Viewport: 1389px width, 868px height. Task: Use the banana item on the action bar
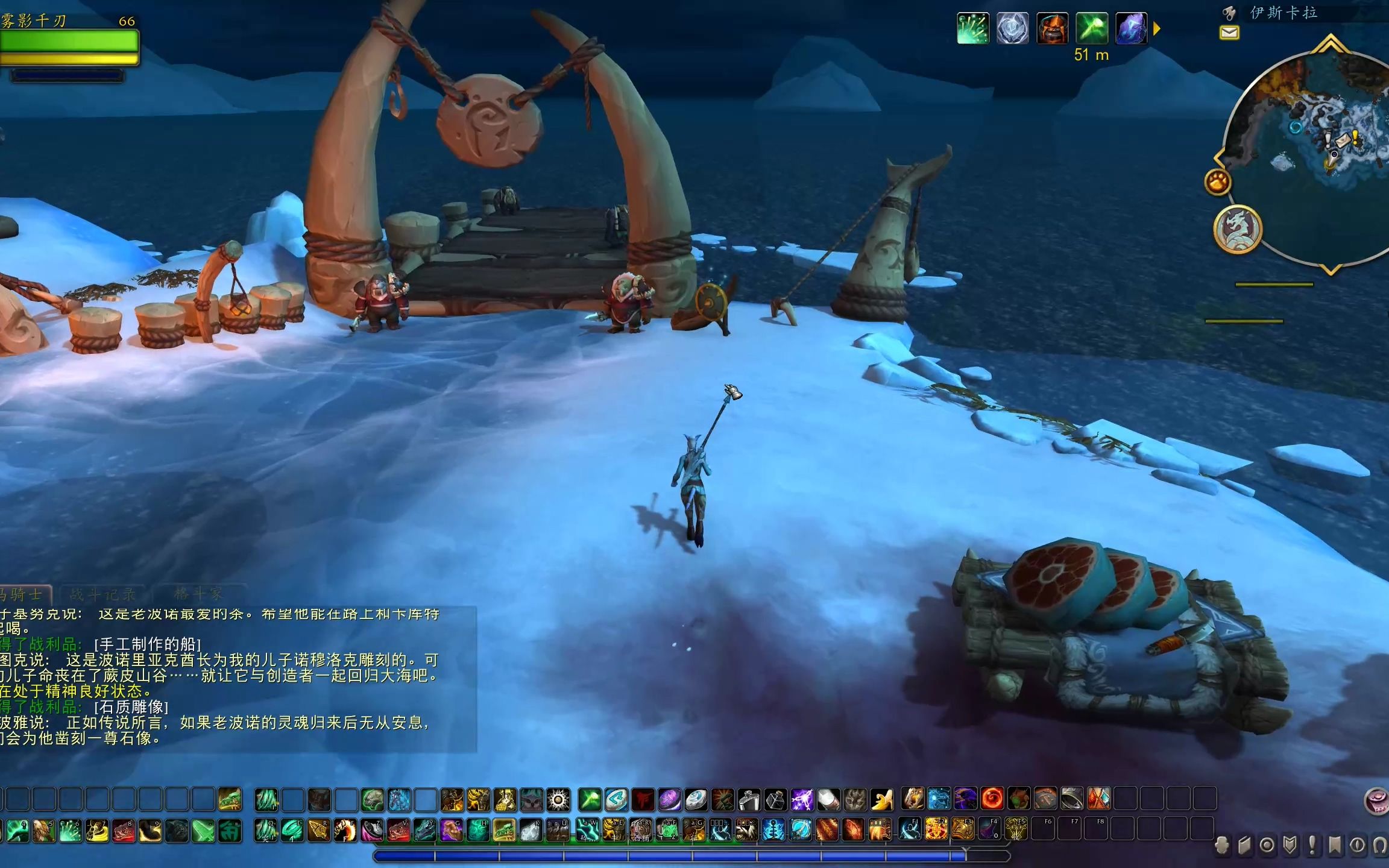point(881,800)
